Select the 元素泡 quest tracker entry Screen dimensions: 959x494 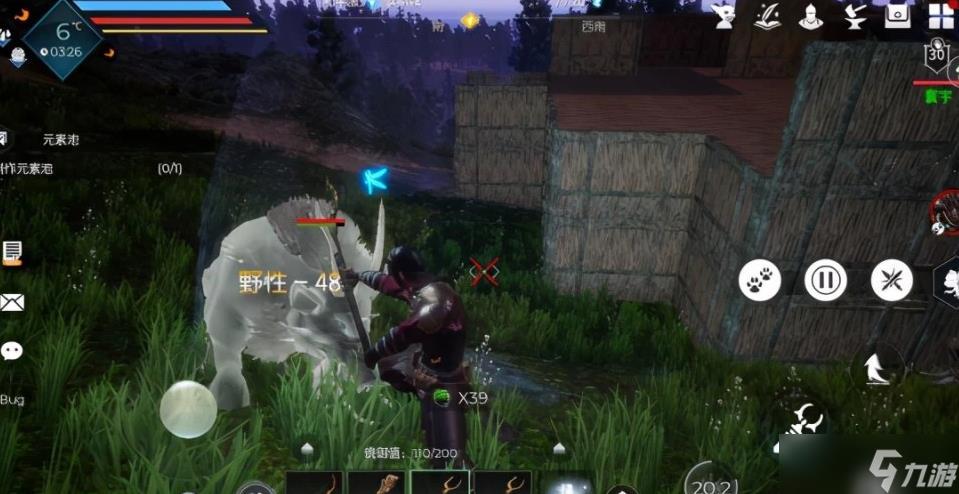(x=60, y=140)
